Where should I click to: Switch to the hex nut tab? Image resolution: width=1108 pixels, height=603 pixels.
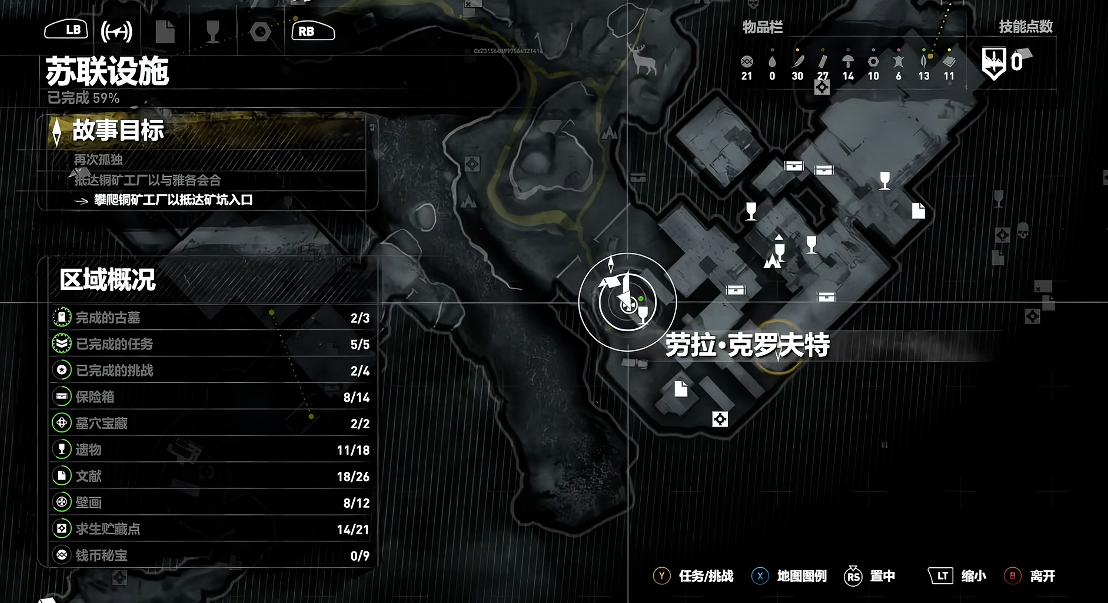pyautogui.click(x=259, y=31)
